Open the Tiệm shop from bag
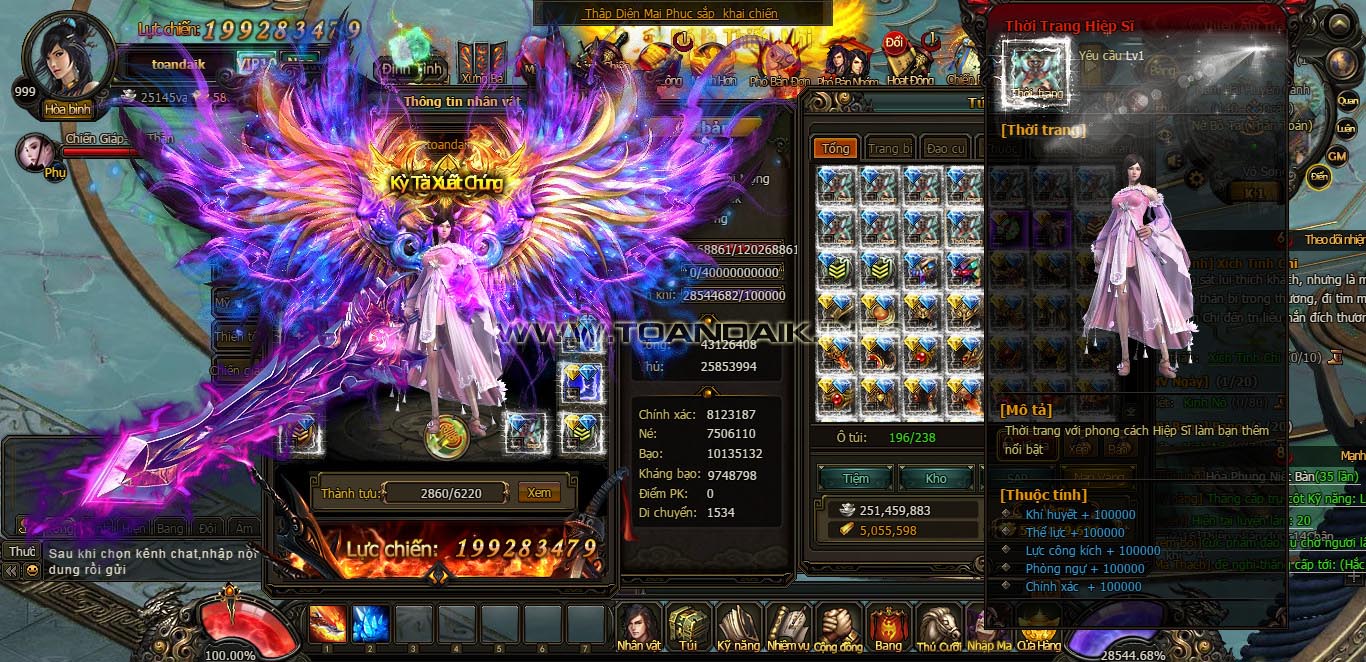 (x=855, y=478)
